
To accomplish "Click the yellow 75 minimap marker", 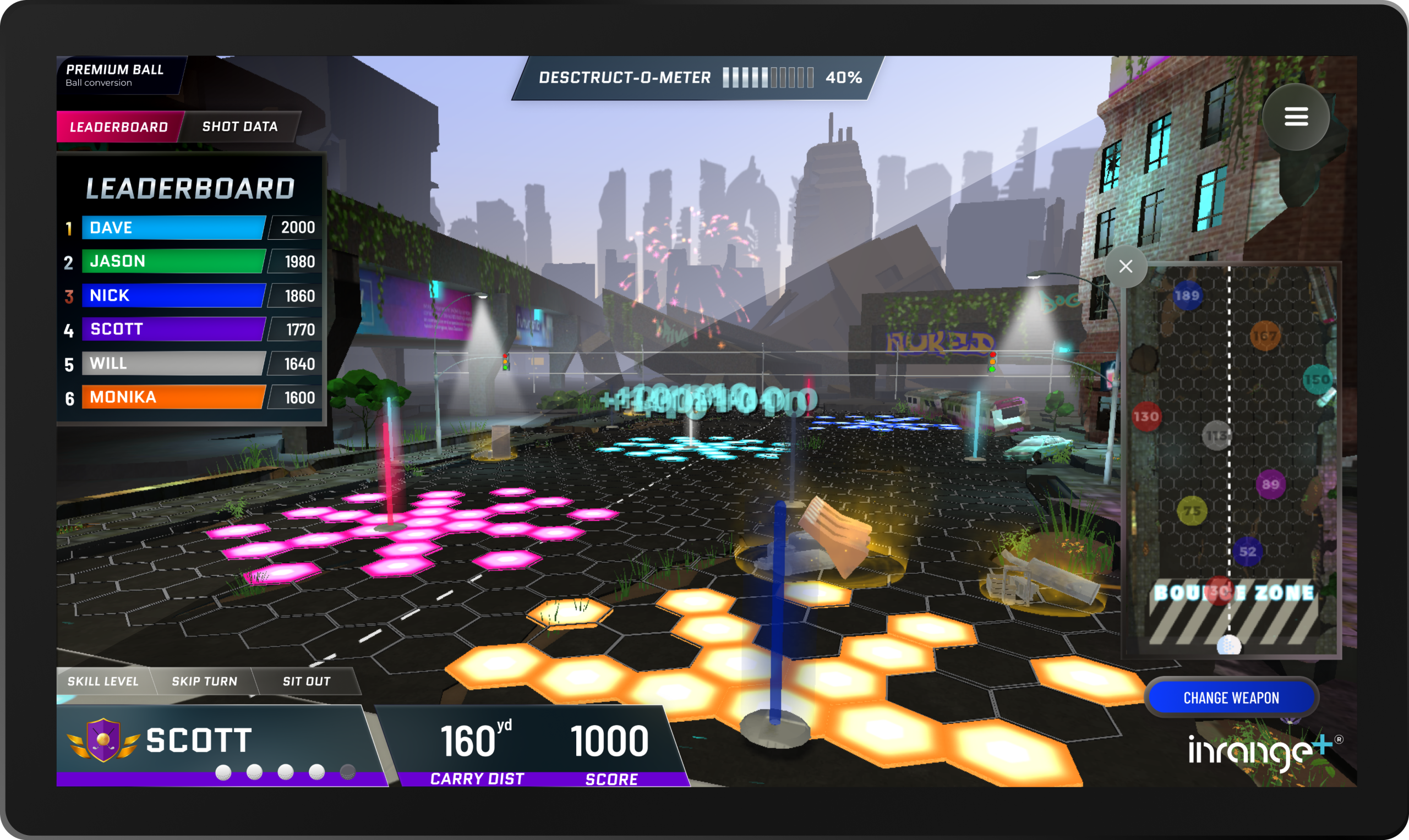I will [1192, 510].
